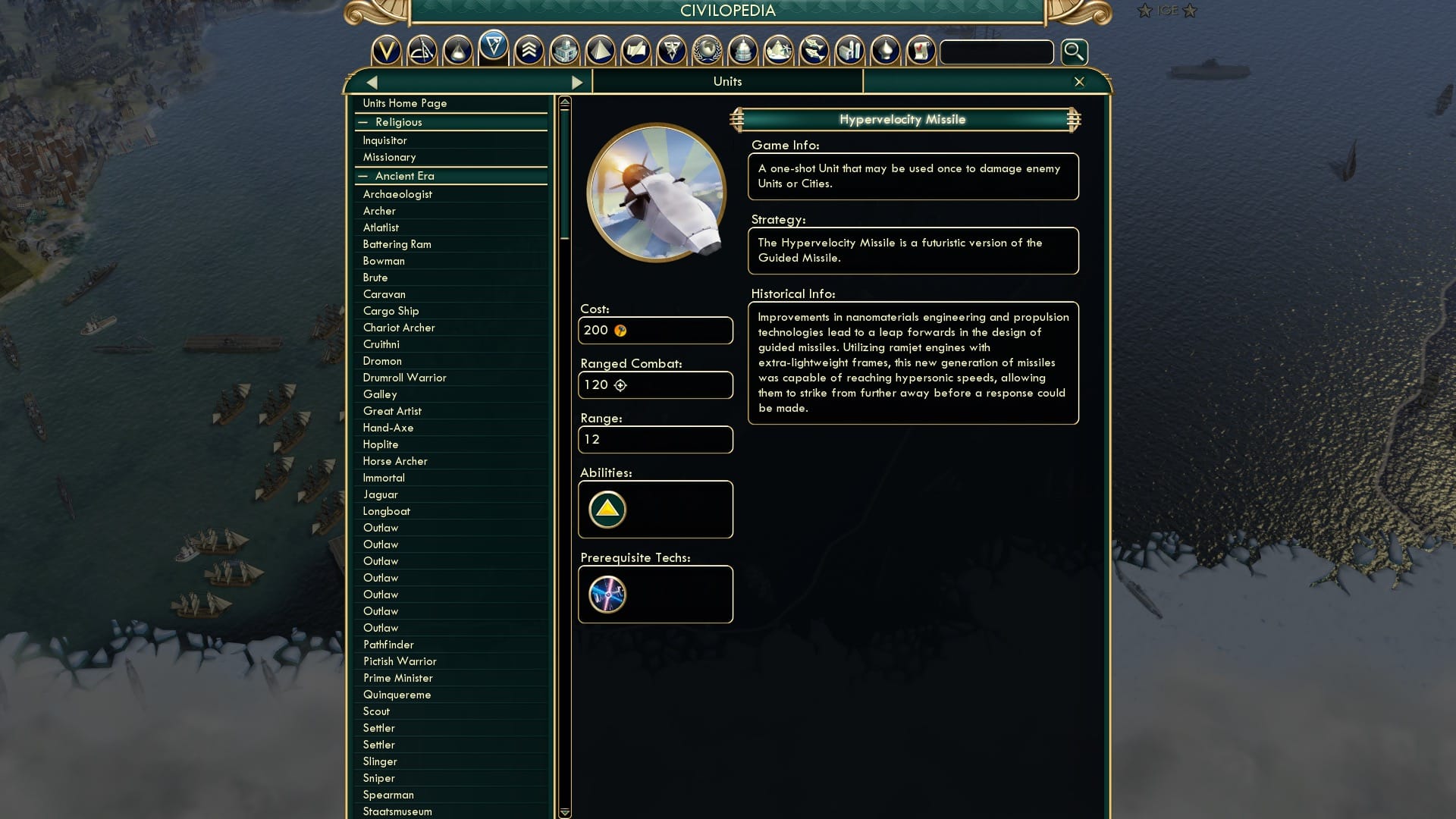Click the search magnifying glass icon
The height and width of the screenshot is (819, 1456).
tap(1074, 52)
